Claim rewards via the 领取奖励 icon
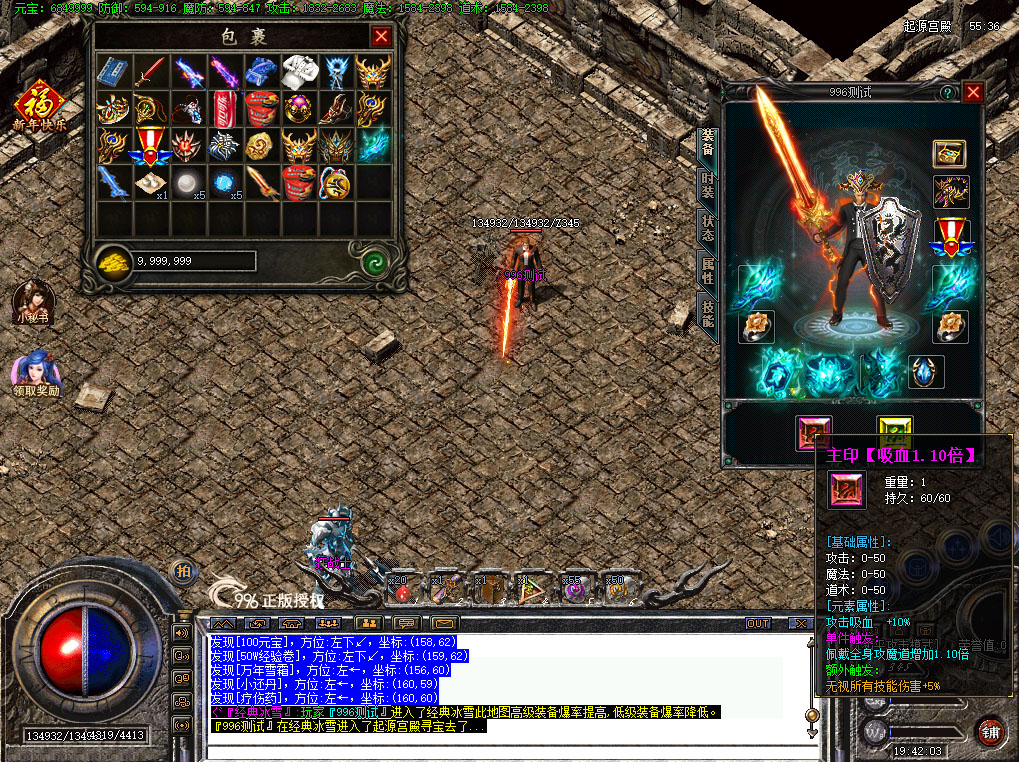 (36, 370)
